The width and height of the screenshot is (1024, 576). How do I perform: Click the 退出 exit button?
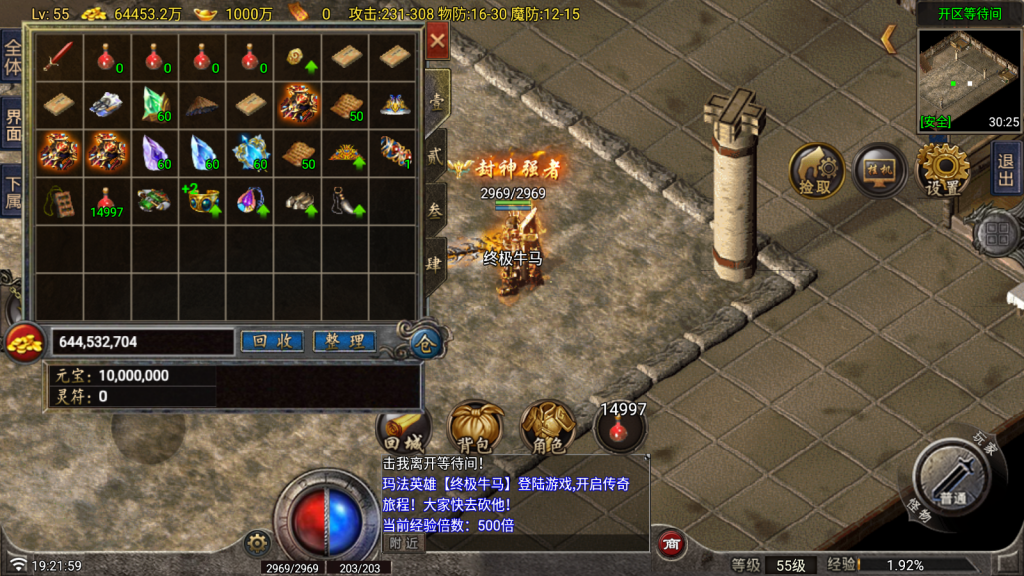click(x=1006, y=167)
